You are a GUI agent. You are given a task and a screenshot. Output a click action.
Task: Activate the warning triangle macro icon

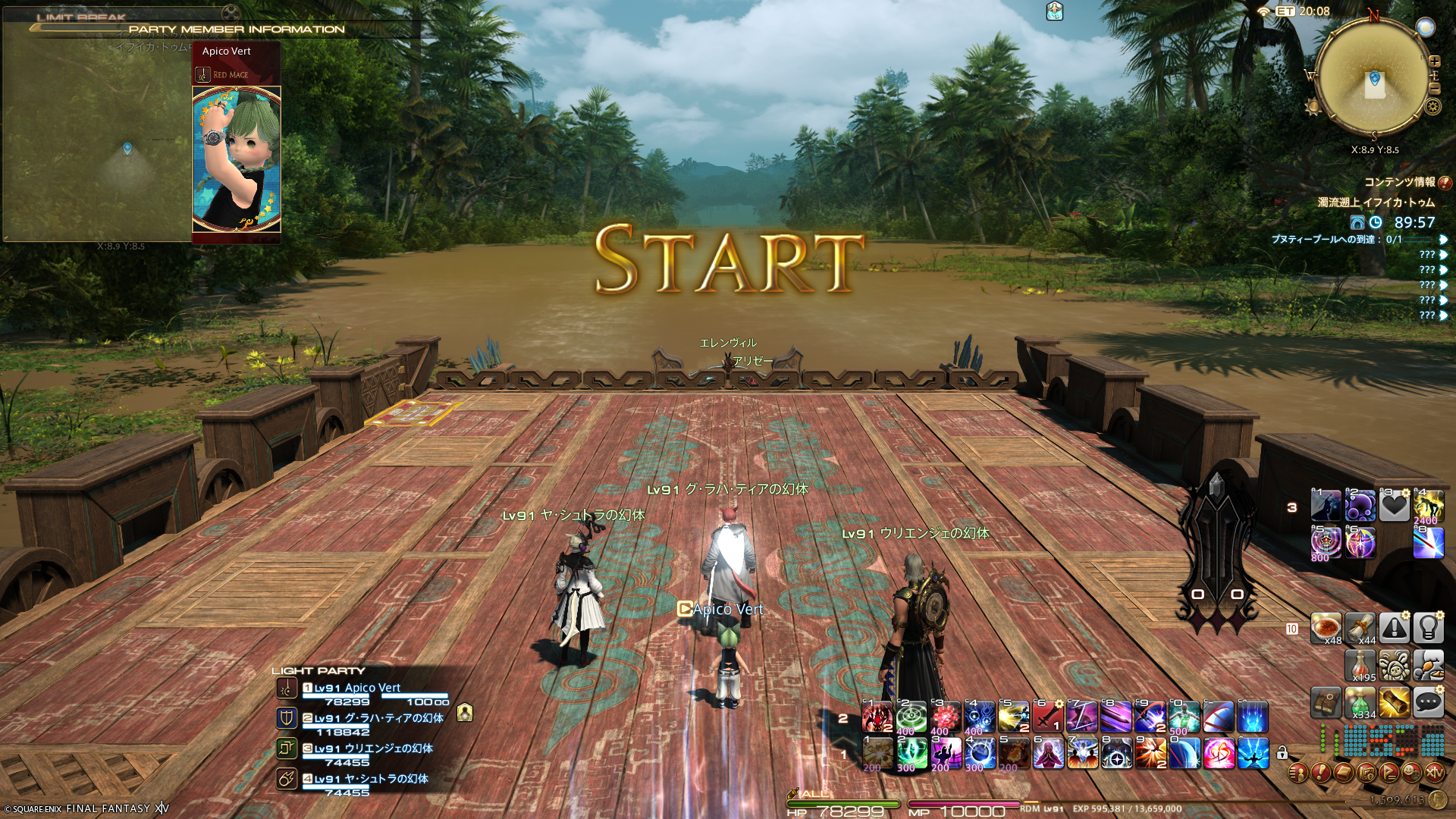click(x=1394, y=628)
